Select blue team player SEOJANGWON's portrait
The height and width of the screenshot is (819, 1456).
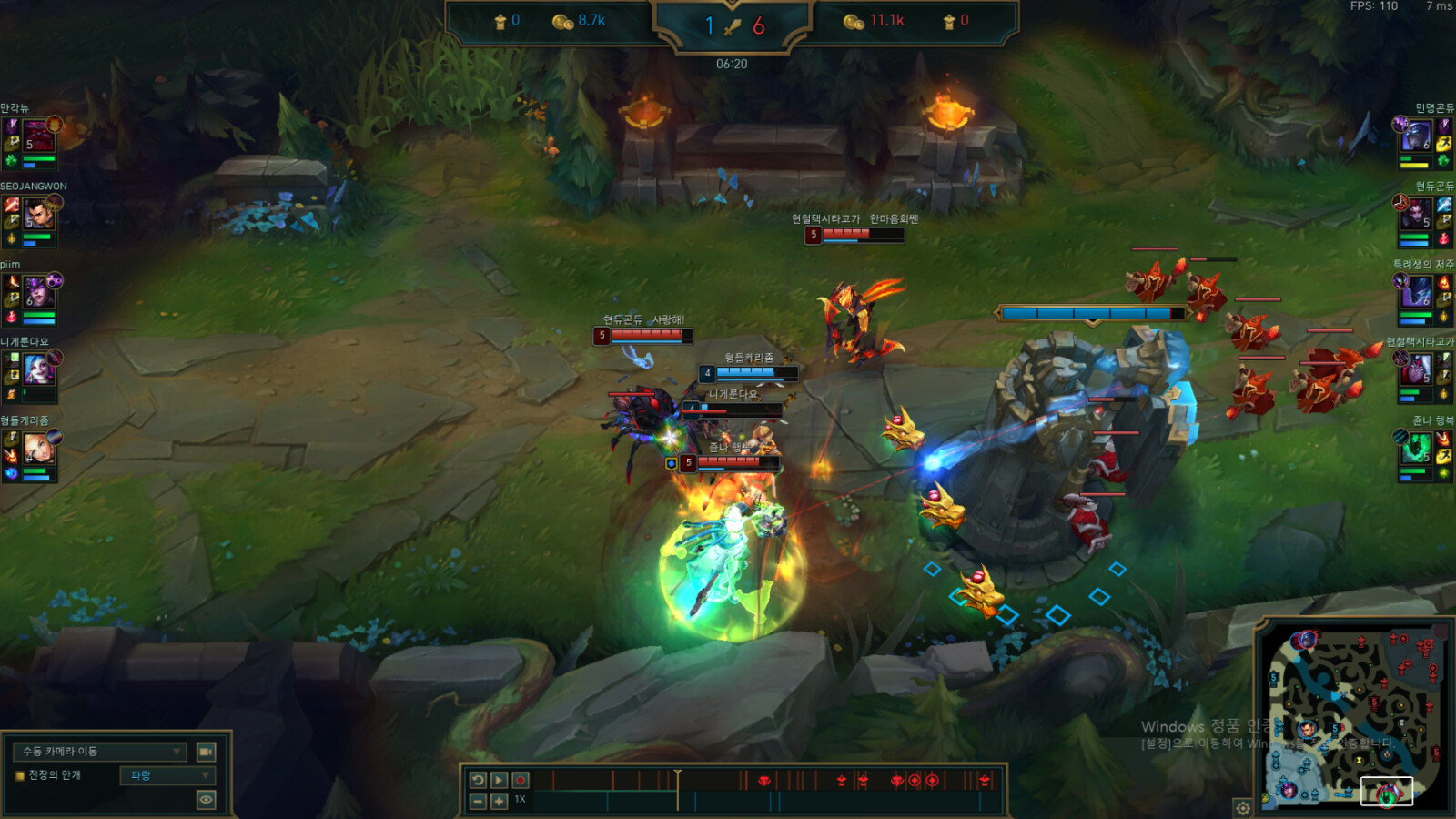[38, 216]
